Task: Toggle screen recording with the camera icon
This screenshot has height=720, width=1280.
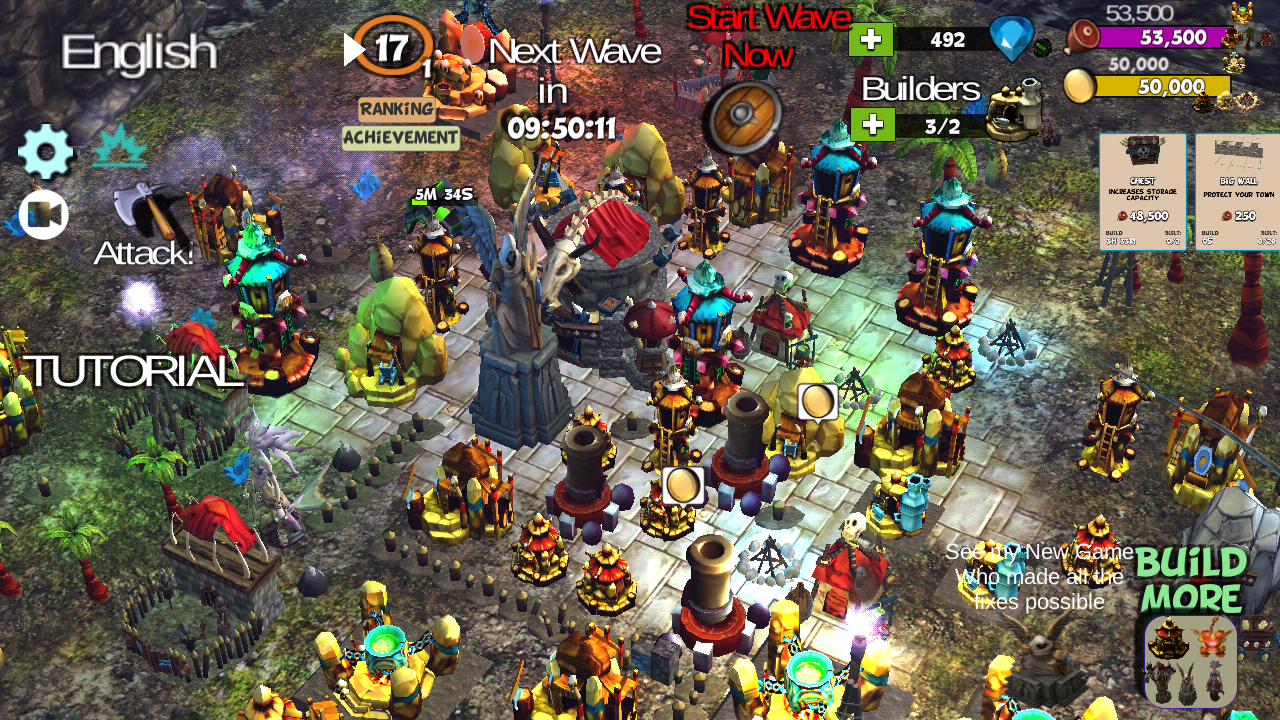Action: pyautogui.click(x=43, y=213)
